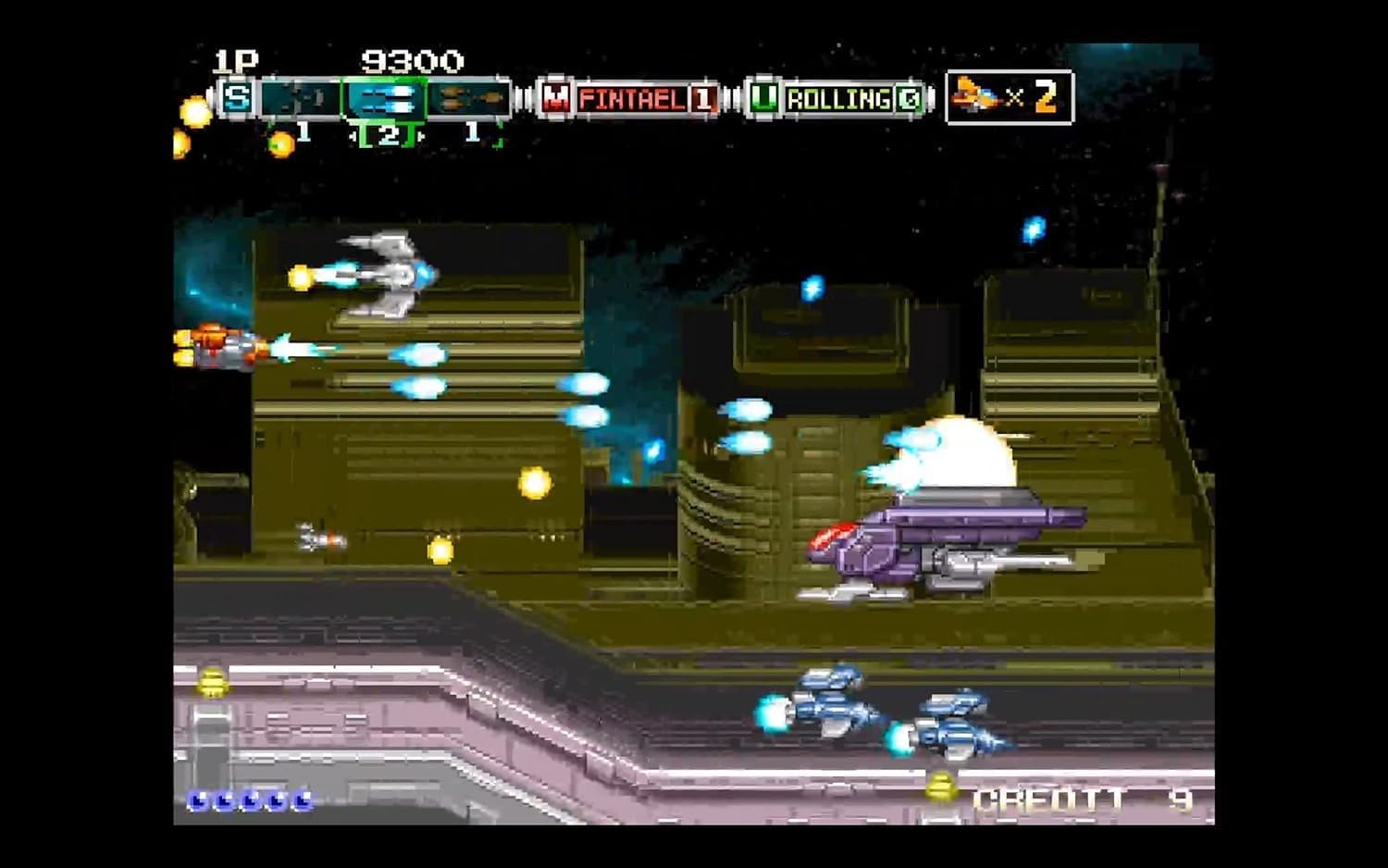Click the yellow power-up orb near CREDIT
This screenshot has height=868, width=1388.
click(942, 787)
